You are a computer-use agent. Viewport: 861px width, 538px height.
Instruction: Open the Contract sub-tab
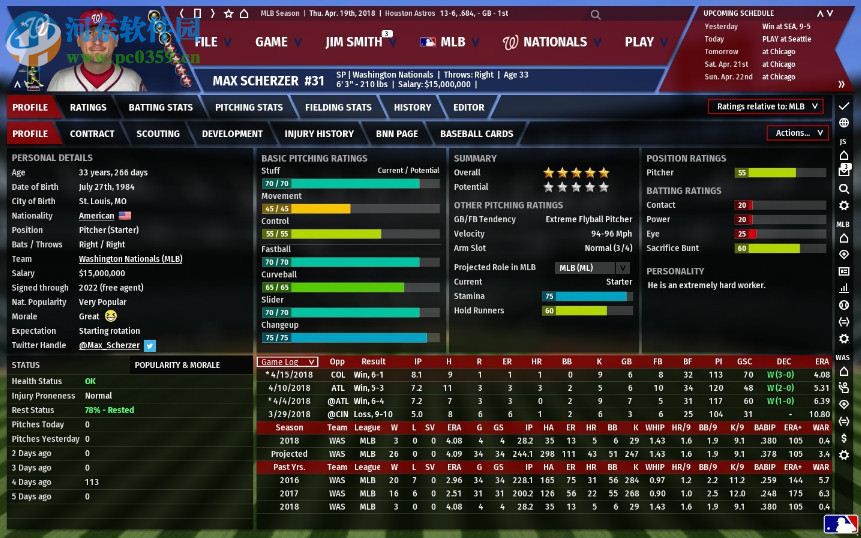coord(92,133)
